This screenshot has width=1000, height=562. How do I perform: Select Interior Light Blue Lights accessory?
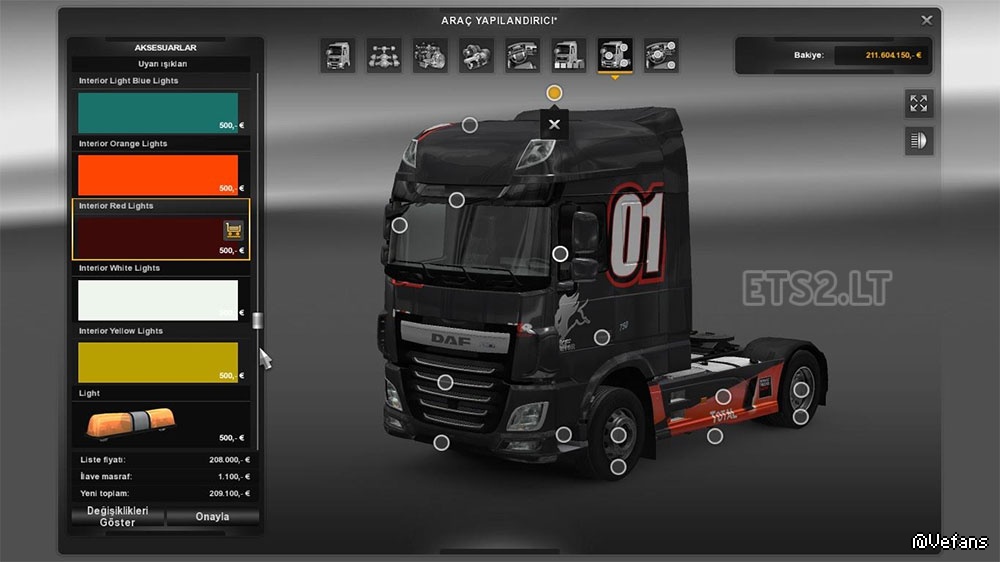click(158, 113)
